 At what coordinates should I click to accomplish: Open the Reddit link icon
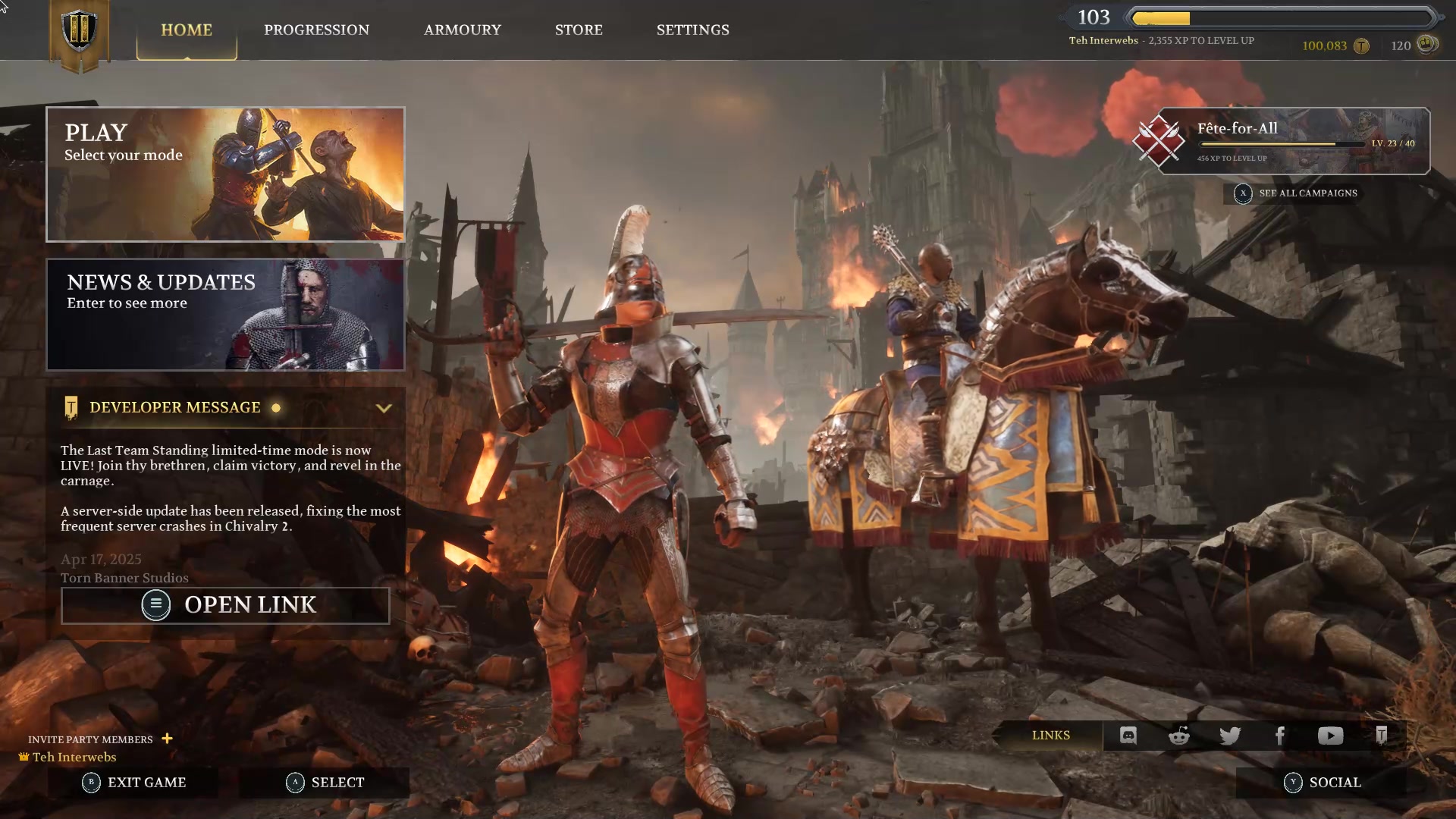click(1178, 735)
